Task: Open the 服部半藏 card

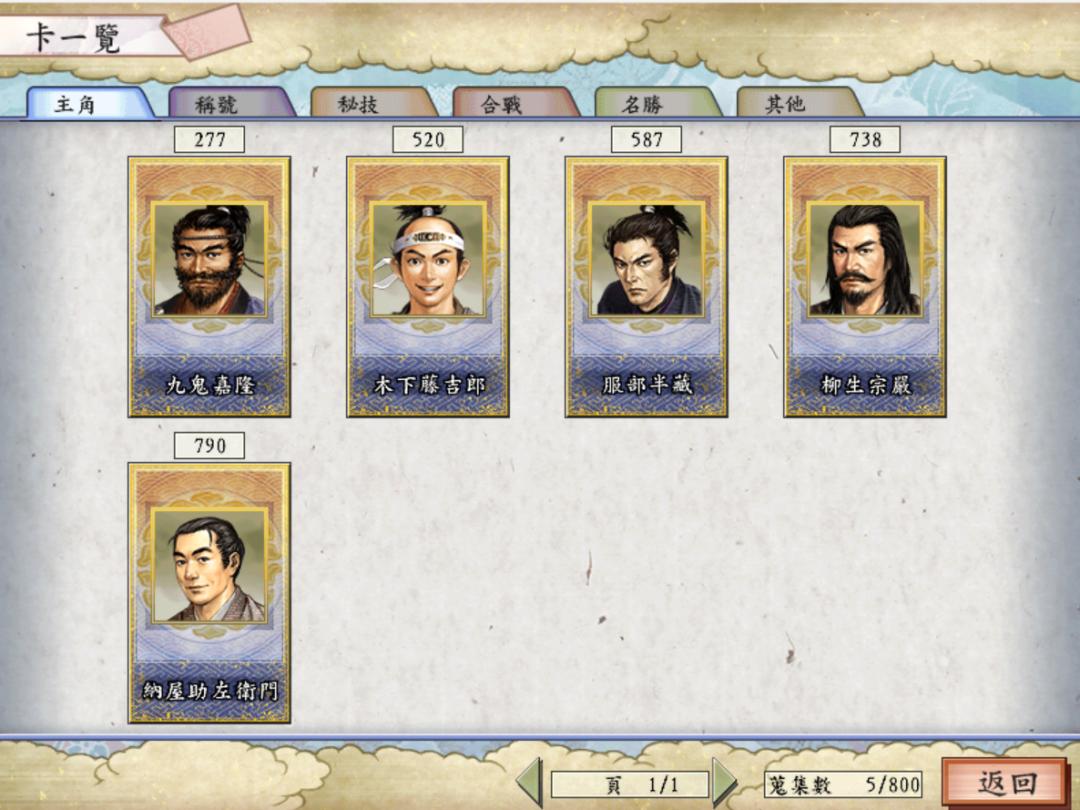Action: coord(646,286)
